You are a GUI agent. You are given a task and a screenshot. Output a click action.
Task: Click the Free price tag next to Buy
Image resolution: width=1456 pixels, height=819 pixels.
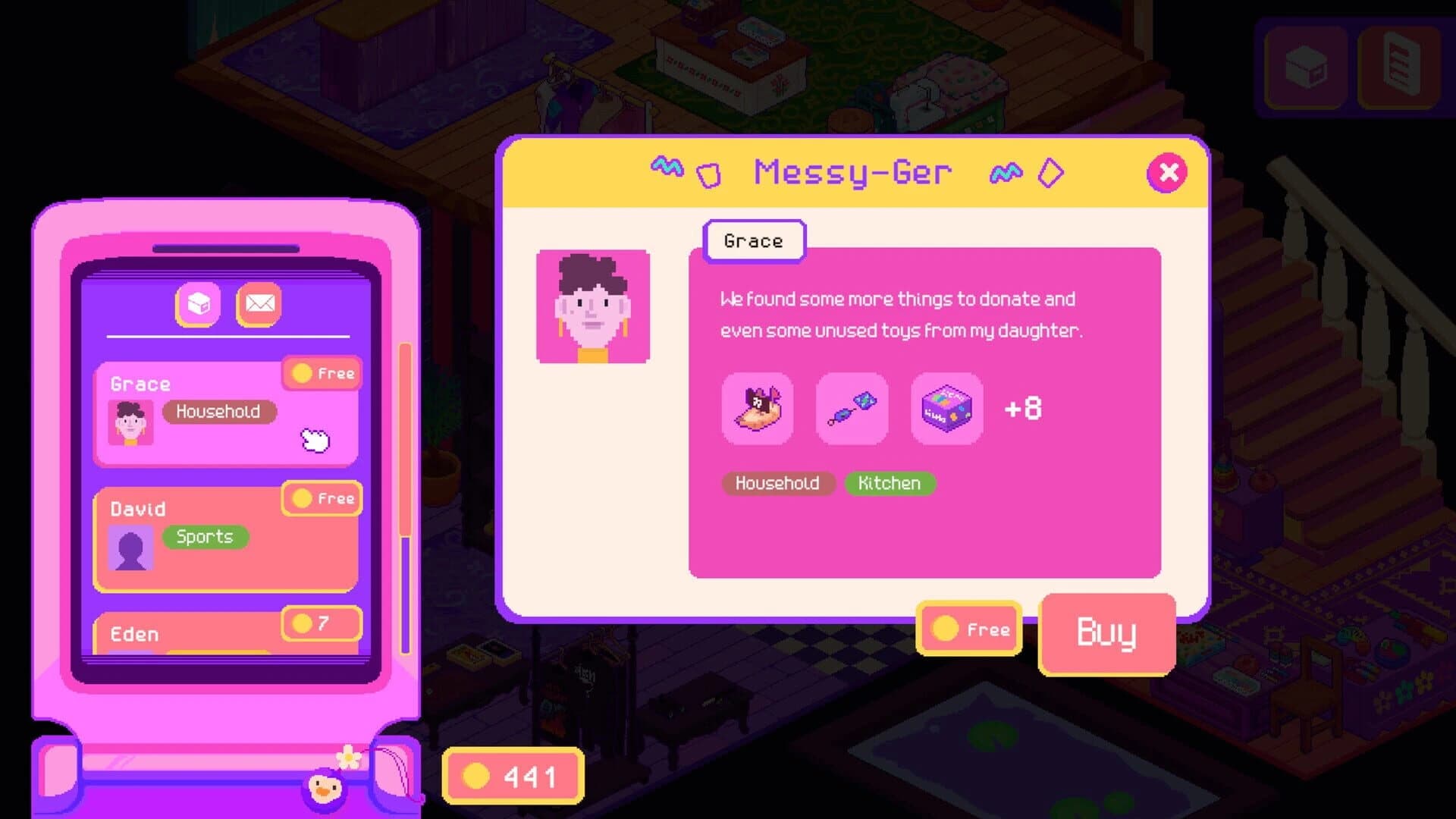pos(968,629)
